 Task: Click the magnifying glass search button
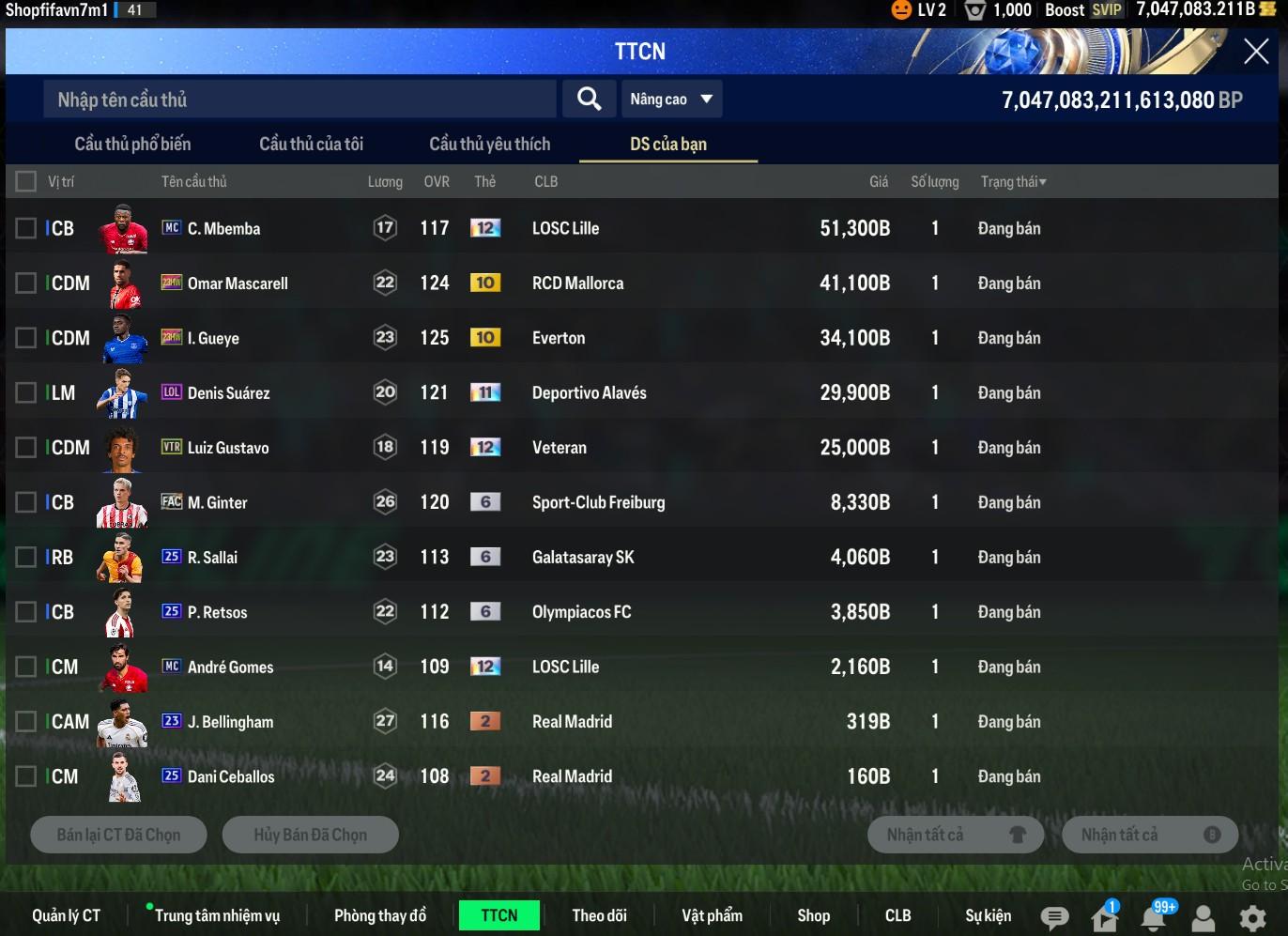coord(589,99)
